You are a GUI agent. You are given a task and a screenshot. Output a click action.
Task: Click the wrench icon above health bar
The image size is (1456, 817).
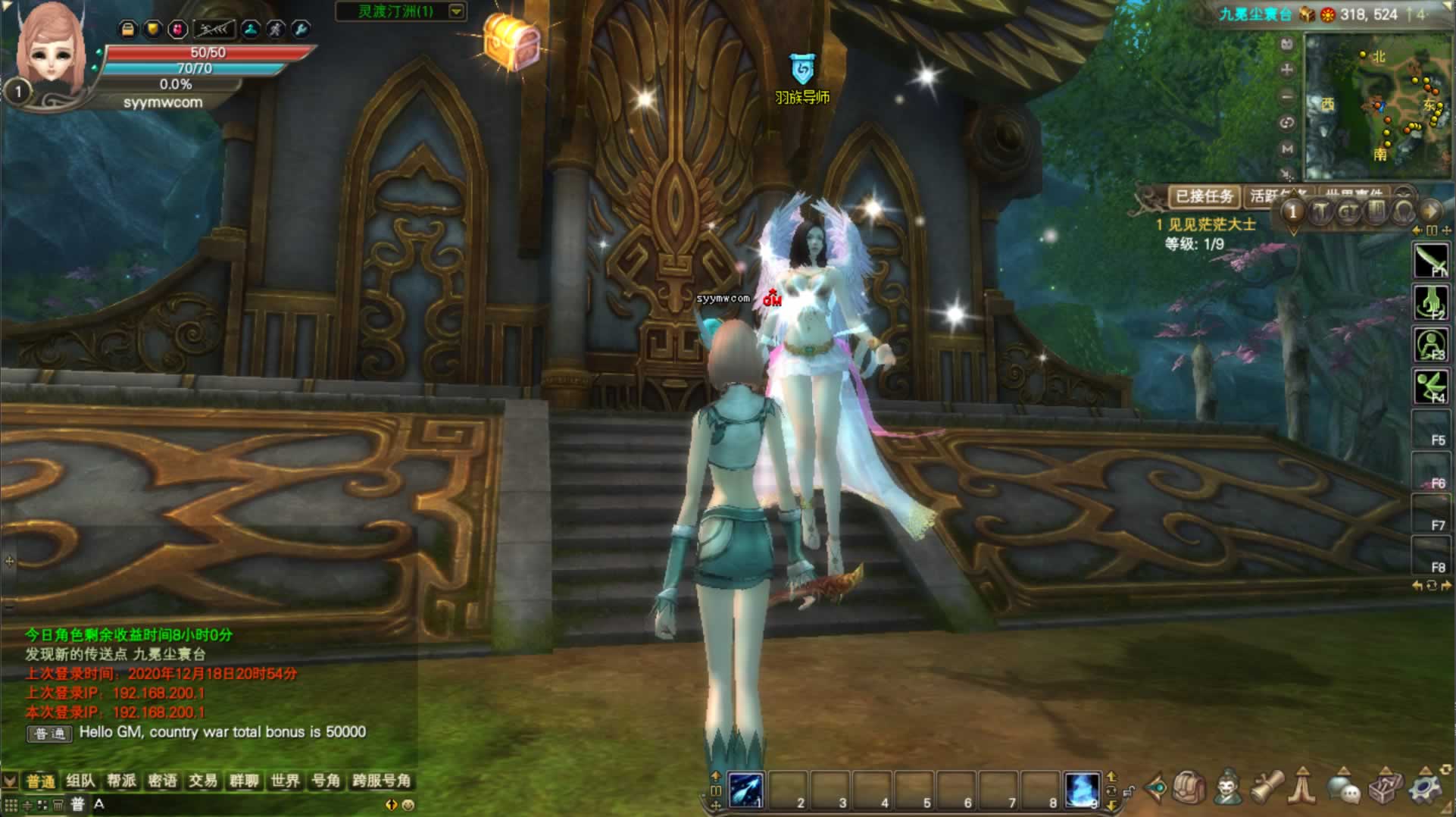click(301, 30)
